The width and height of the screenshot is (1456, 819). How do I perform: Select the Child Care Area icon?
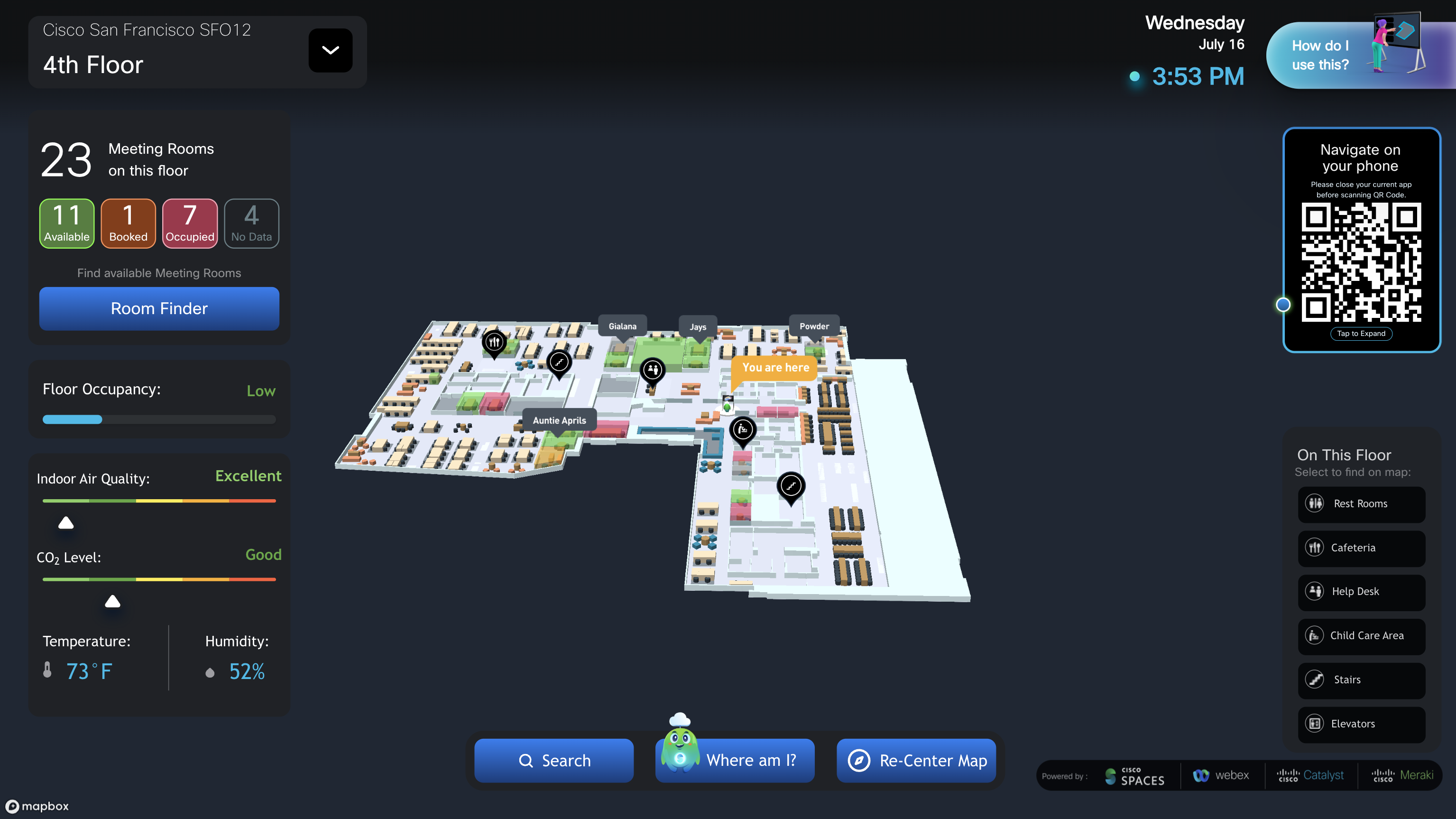pos(1314,636)
